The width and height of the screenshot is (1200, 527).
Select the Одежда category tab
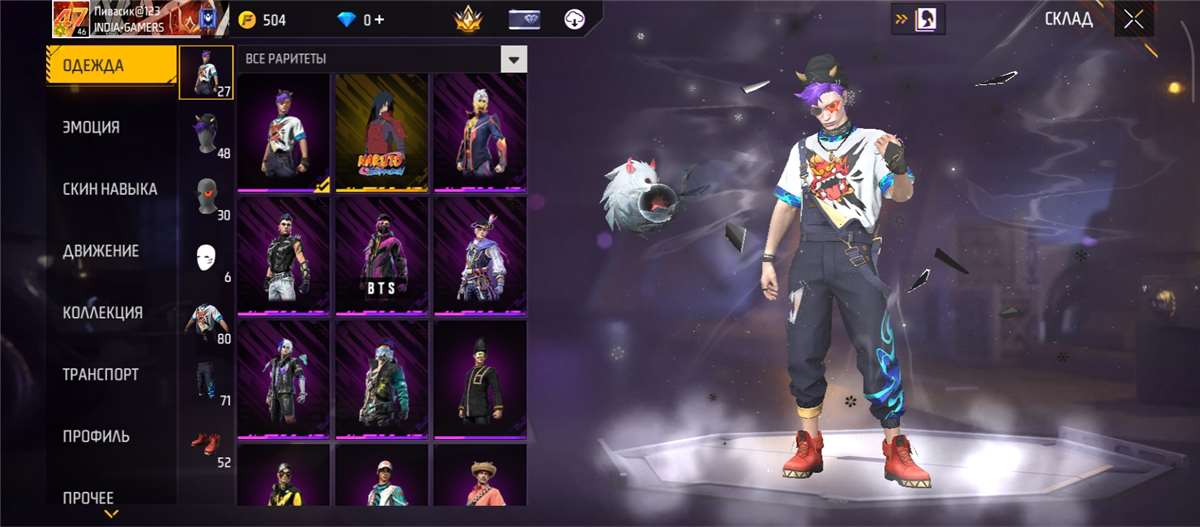click(x=93, y=66)
